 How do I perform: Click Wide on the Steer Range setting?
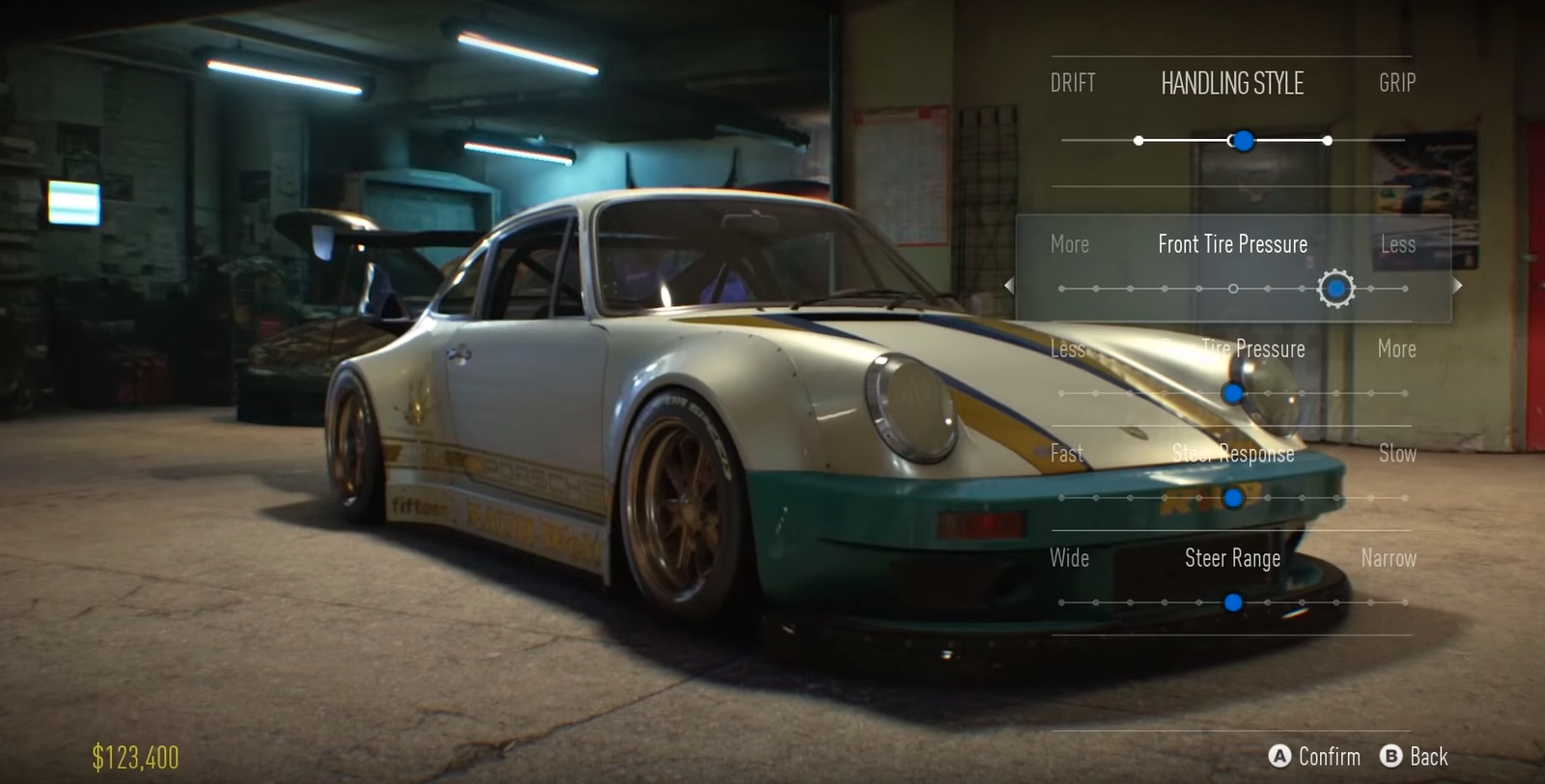(1069, 558)
